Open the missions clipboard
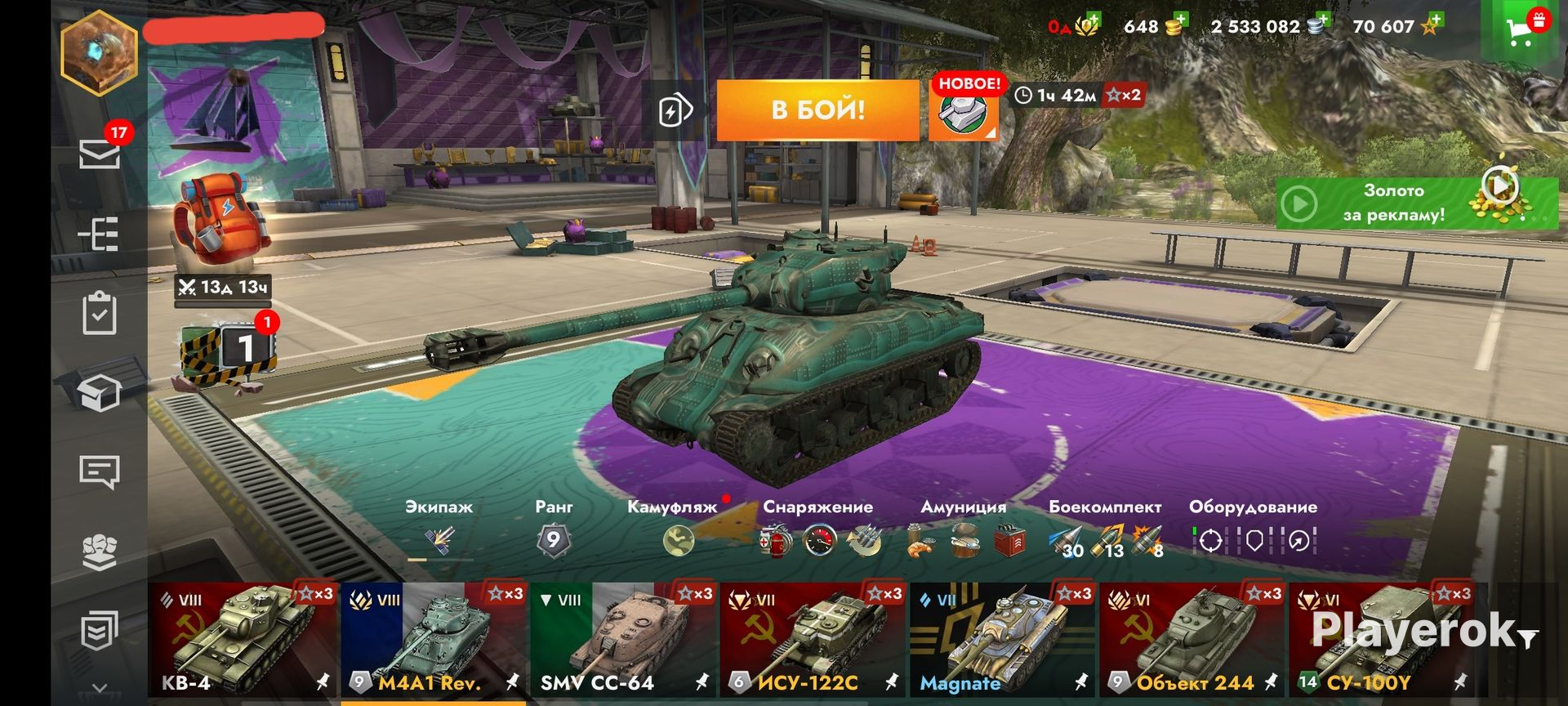 100,313
